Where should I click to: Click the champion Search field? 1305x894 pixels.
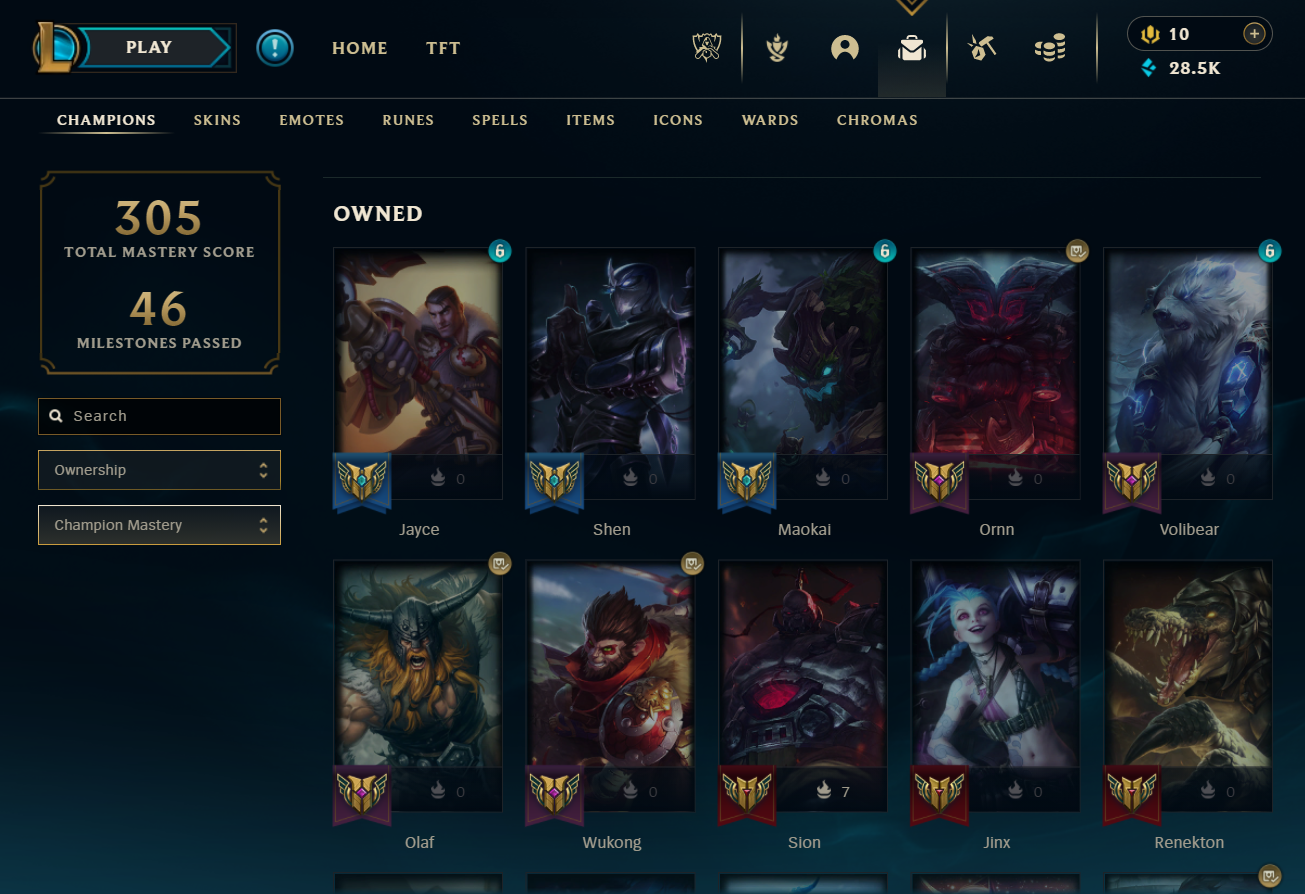click(x=160, y=416)
